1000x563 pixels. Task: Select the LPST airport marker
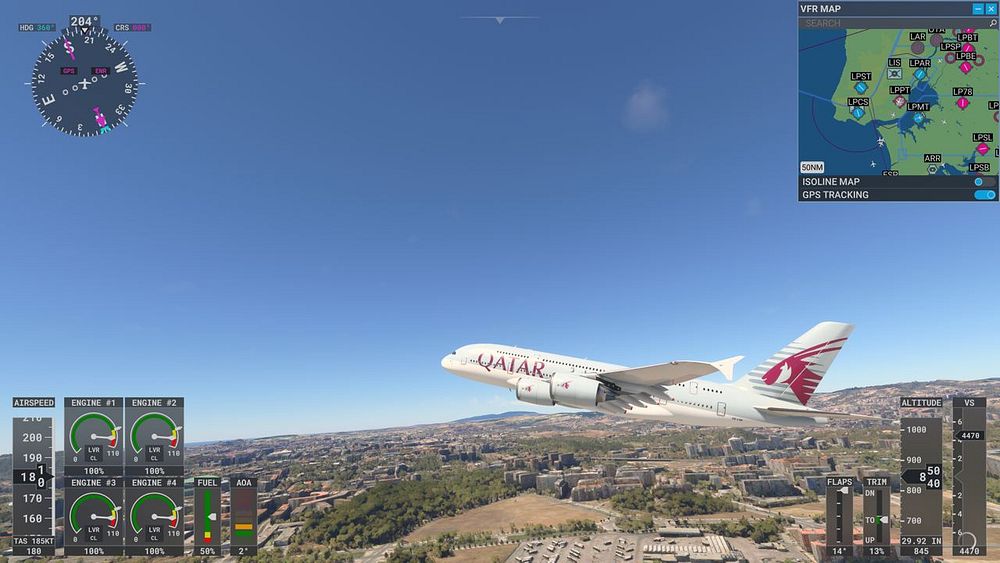[x=861, y=88]
